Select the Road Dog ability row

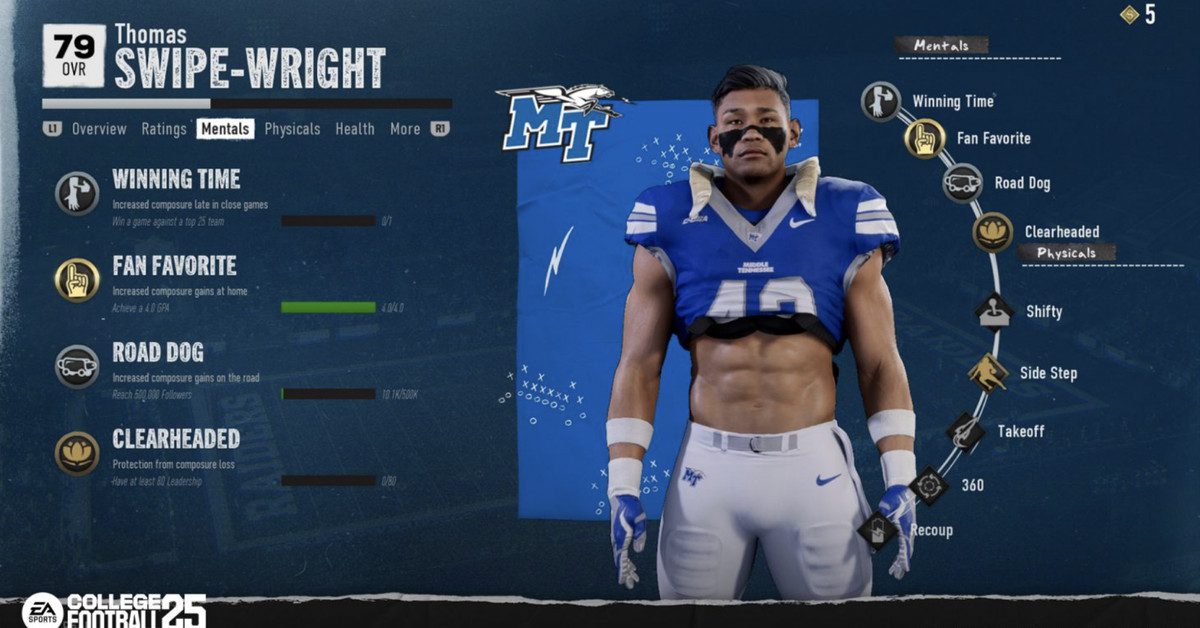point(158,352)
